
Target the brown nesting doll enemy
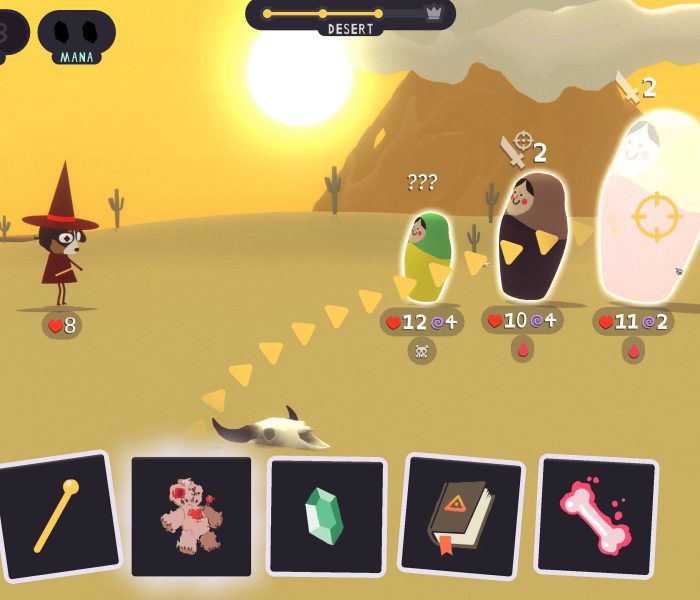point(532,237)
